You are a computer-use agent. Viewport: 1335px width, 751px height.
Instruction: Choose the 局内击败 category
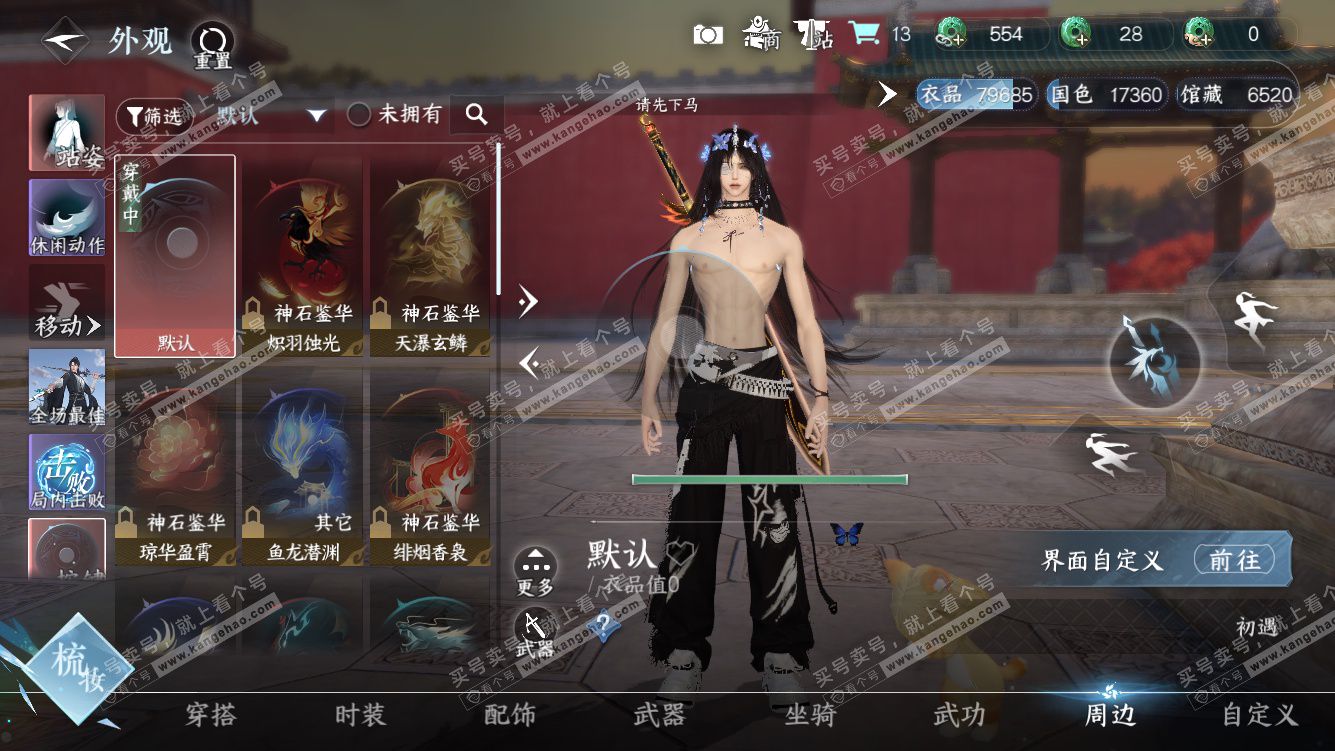coord(67,472)
